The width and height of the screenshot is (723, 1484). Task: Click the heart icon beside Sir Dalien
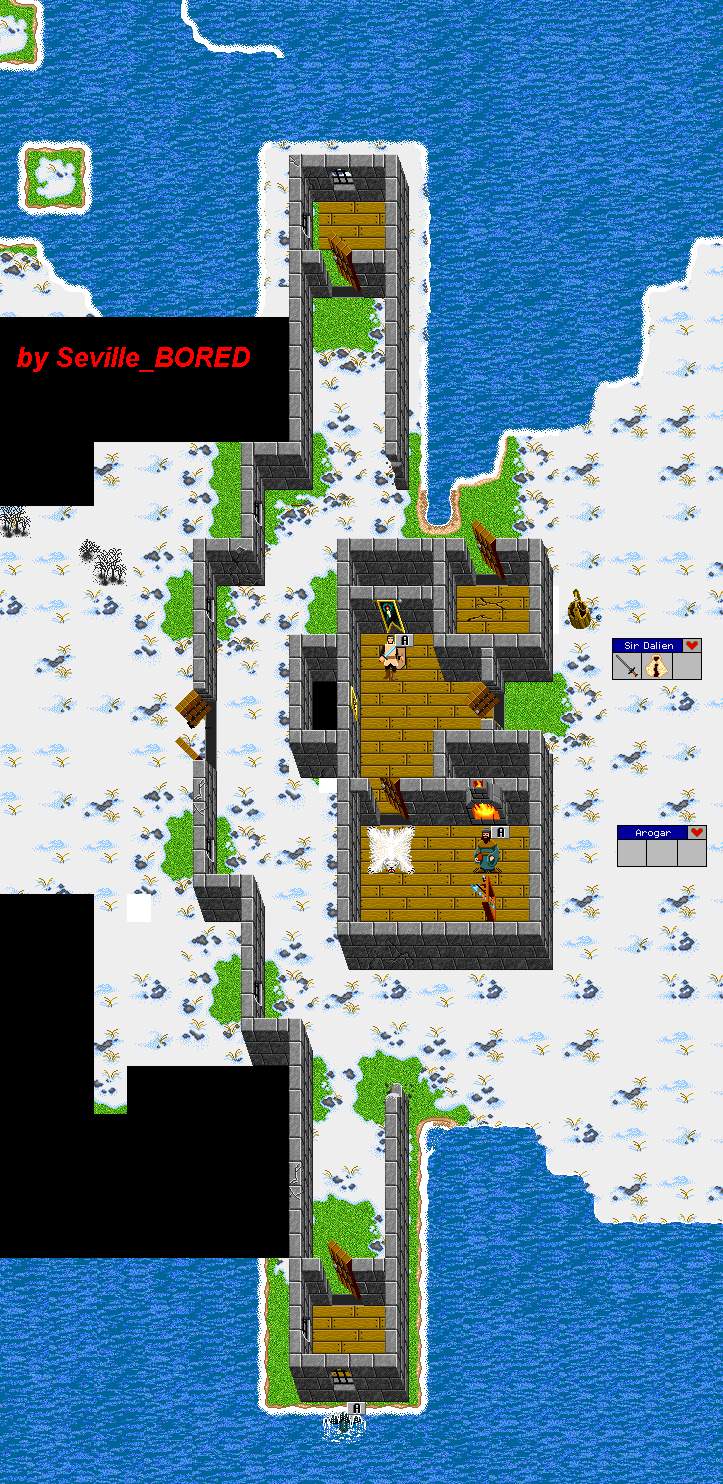[692, 646]
